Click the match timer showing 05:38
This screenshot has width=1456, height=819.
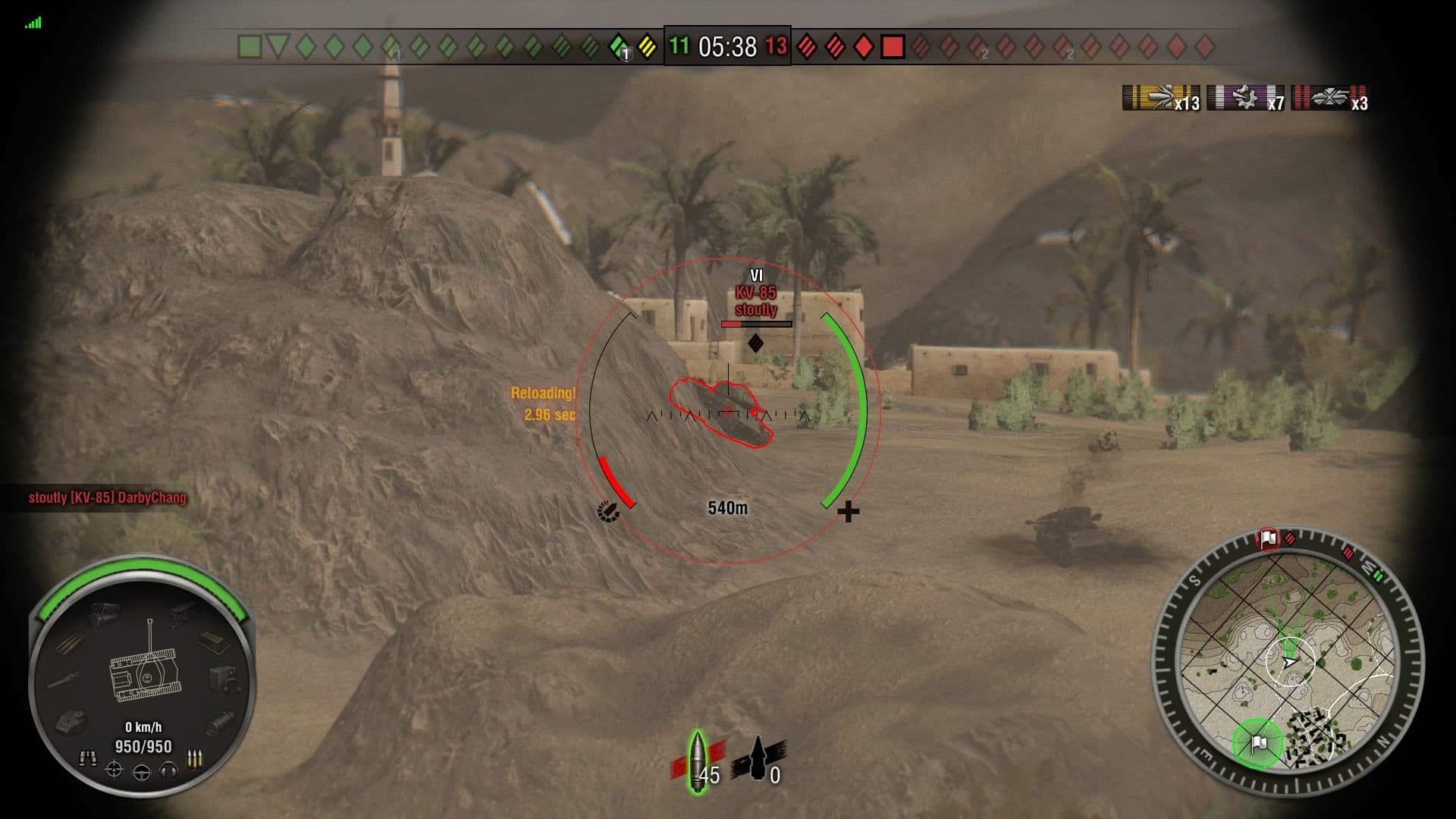726,47
